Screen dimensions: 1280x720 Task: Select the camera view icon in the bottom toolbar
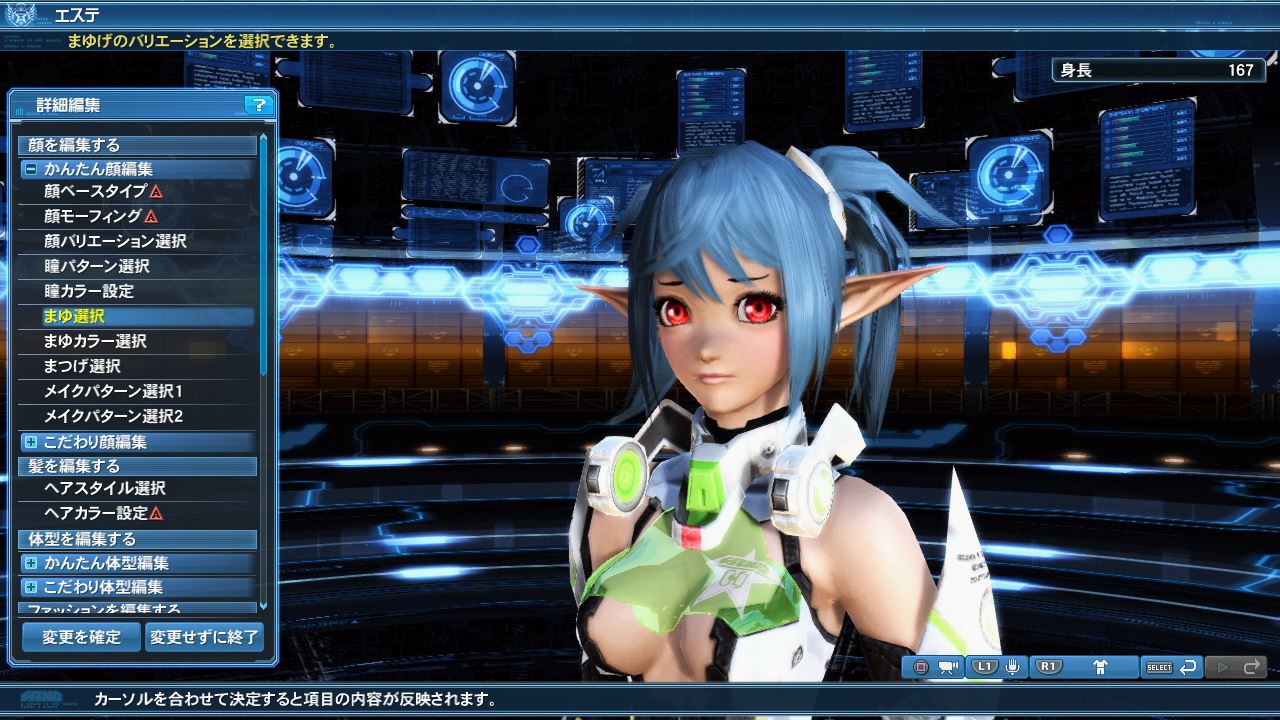pyautogui.click(x=947, y=665)
